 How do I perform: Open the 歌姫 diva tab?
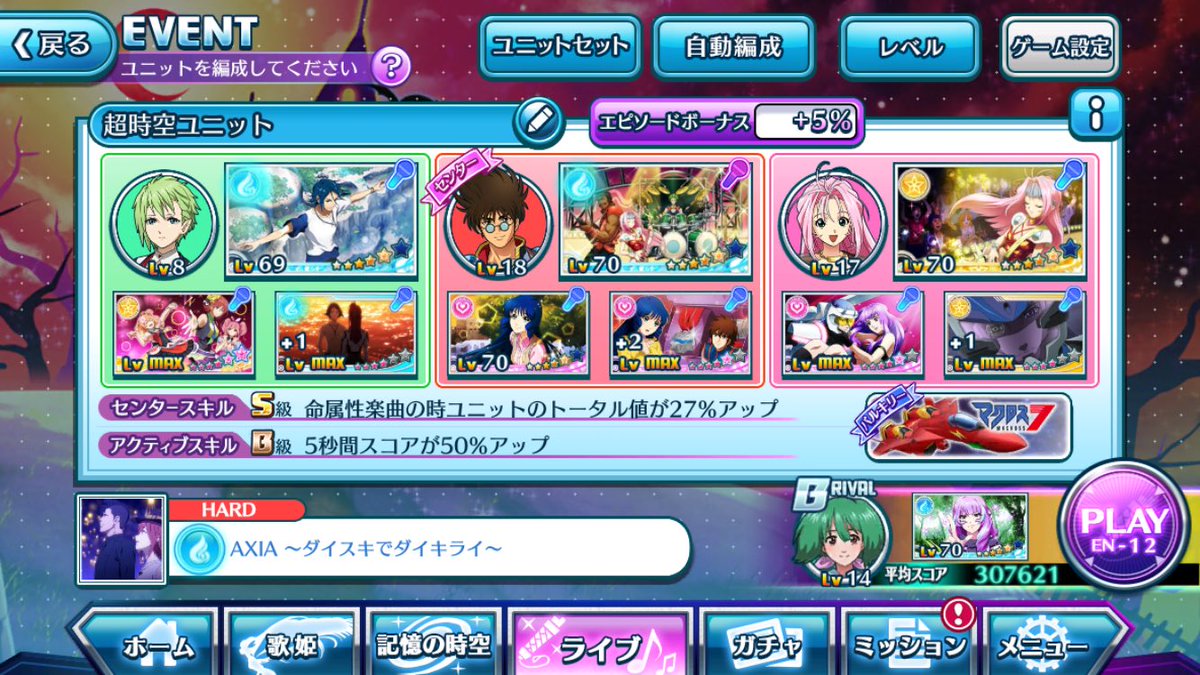tap(292, 645)
